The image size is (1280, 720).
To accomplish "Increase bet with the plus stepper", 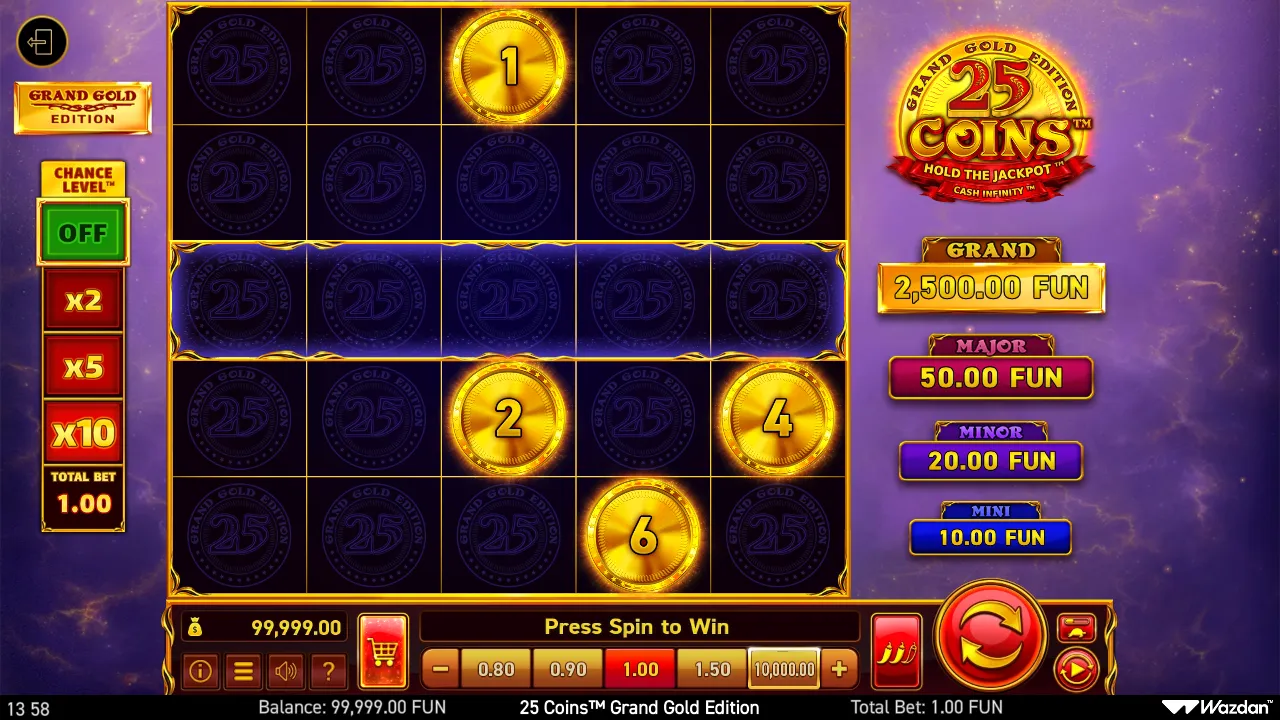I will [x=840, y=669].
